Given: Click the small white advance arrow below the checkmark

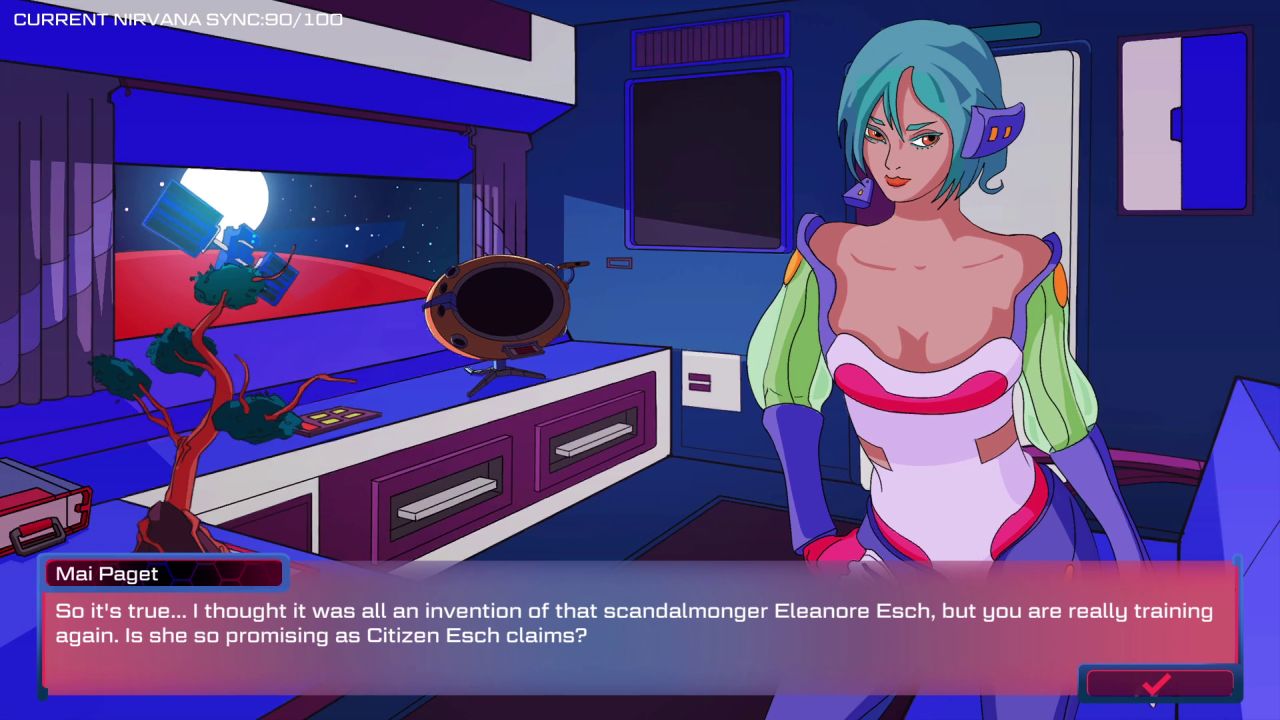Looking at the screenshot, I should [1152, 707].
